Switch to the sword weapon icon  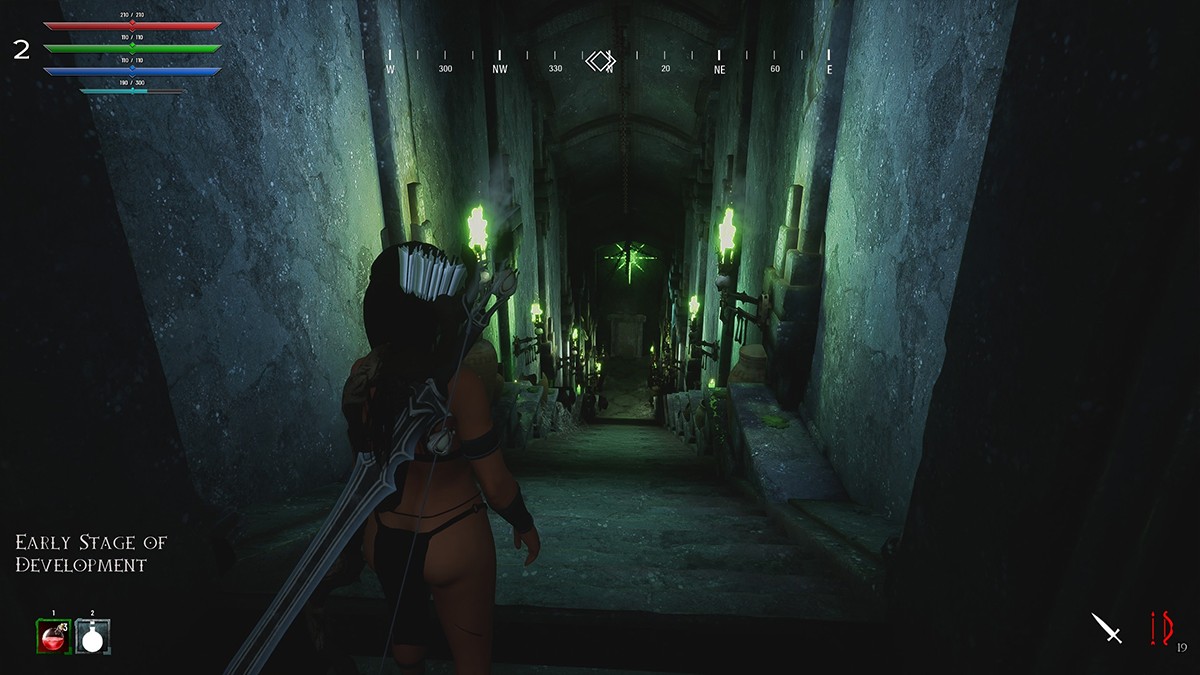coord(1107,628)
